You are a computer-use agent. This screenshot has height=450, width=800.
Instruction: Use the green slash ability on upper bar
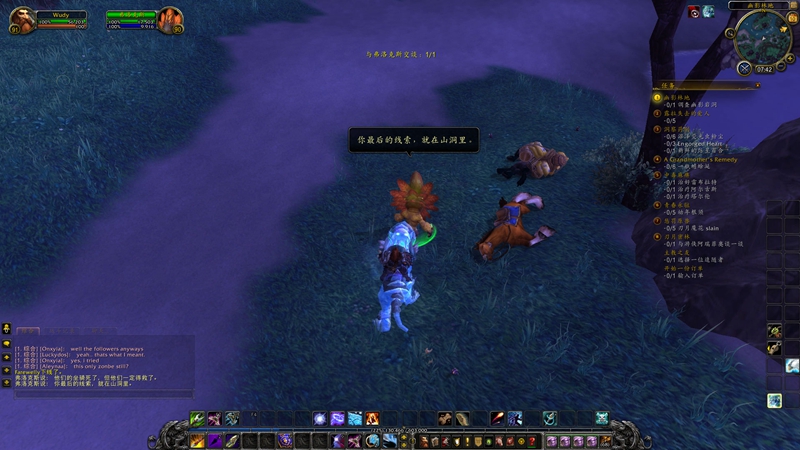[198, 418]
